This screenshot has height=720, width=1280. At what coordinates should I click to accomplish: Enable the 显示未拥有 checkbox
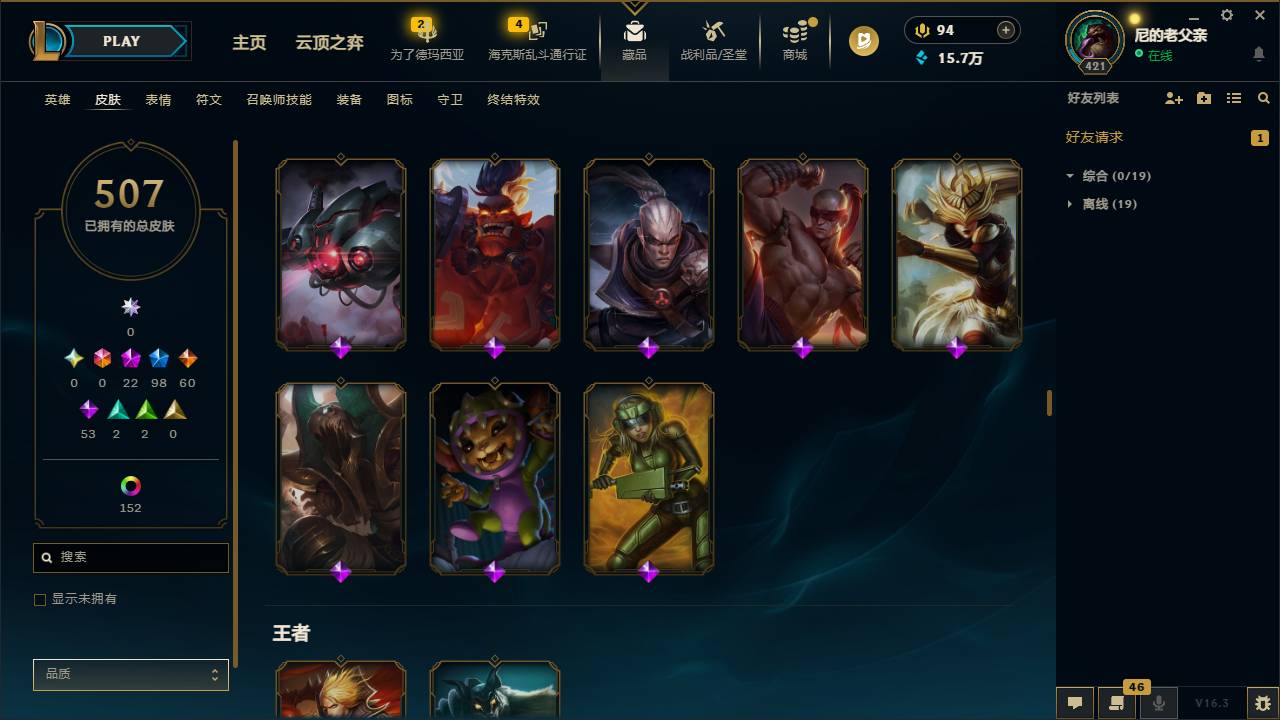pyautogui.click(x=40, y=599)
